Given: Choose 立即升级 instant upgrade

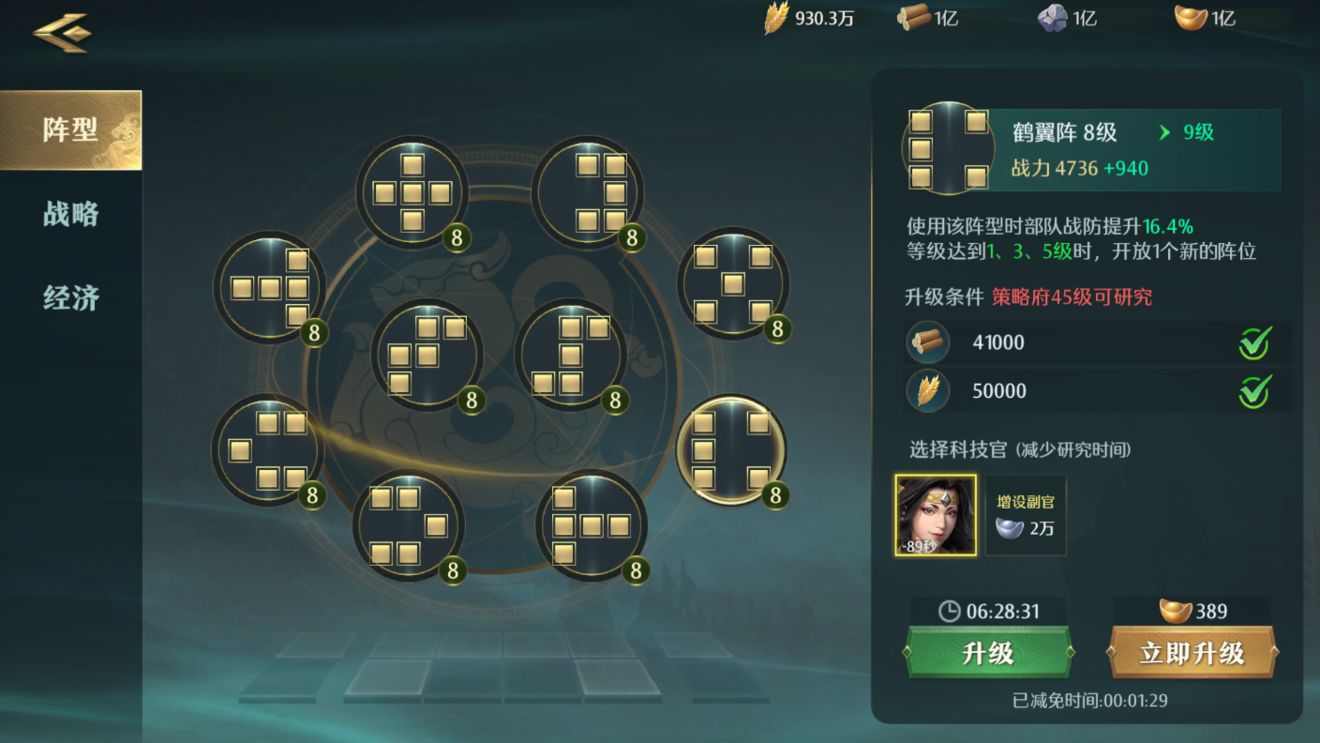Looking at the screenshot, I should (1192, 653).
